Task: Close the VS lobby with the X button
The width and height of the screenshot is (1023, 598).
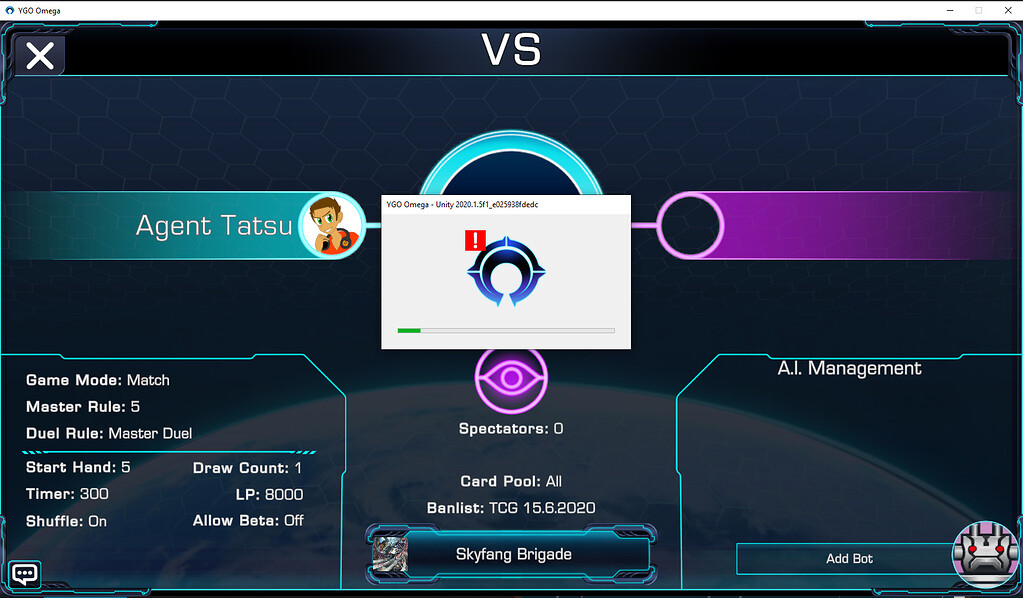Action: [40, 56]
